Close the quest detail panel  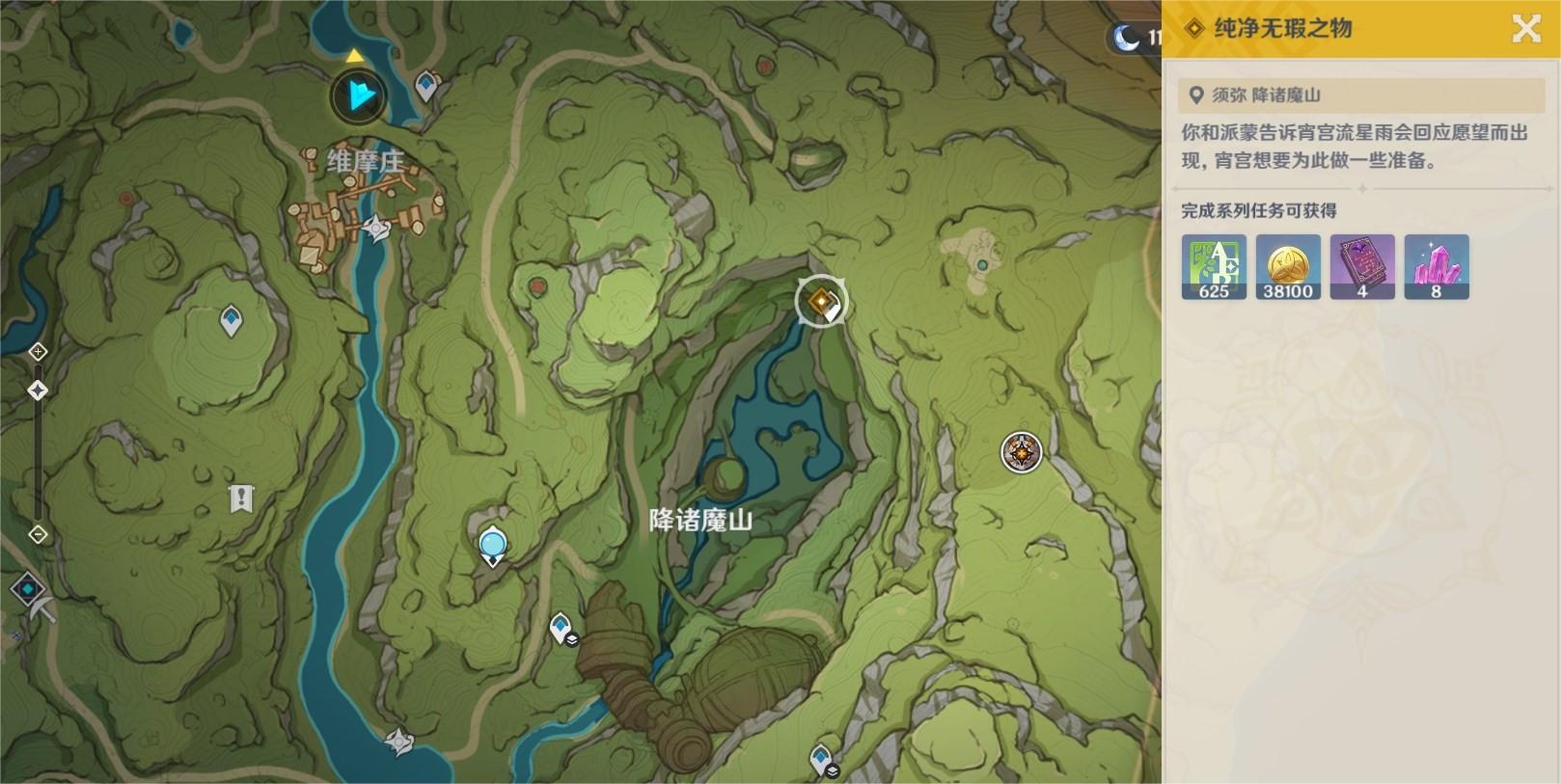[1525, 29]
